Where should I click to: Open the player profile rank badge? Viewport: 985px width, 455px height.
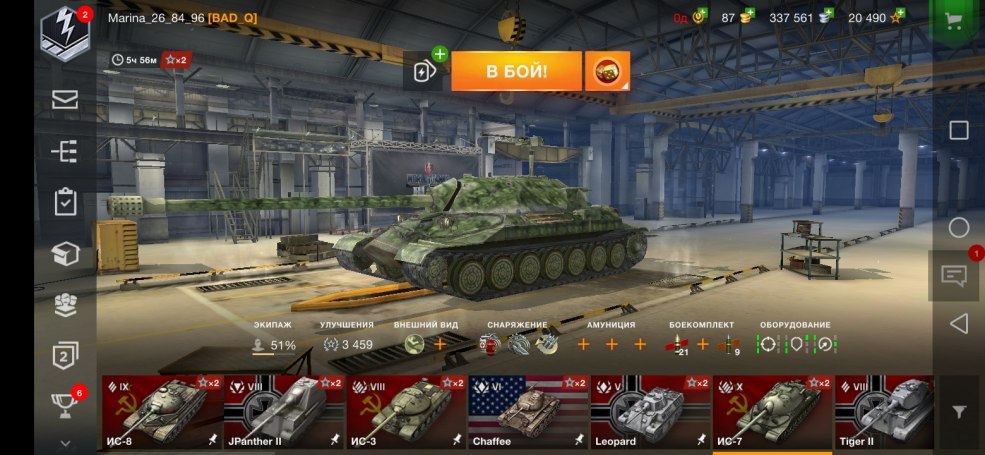coord(65,32)
